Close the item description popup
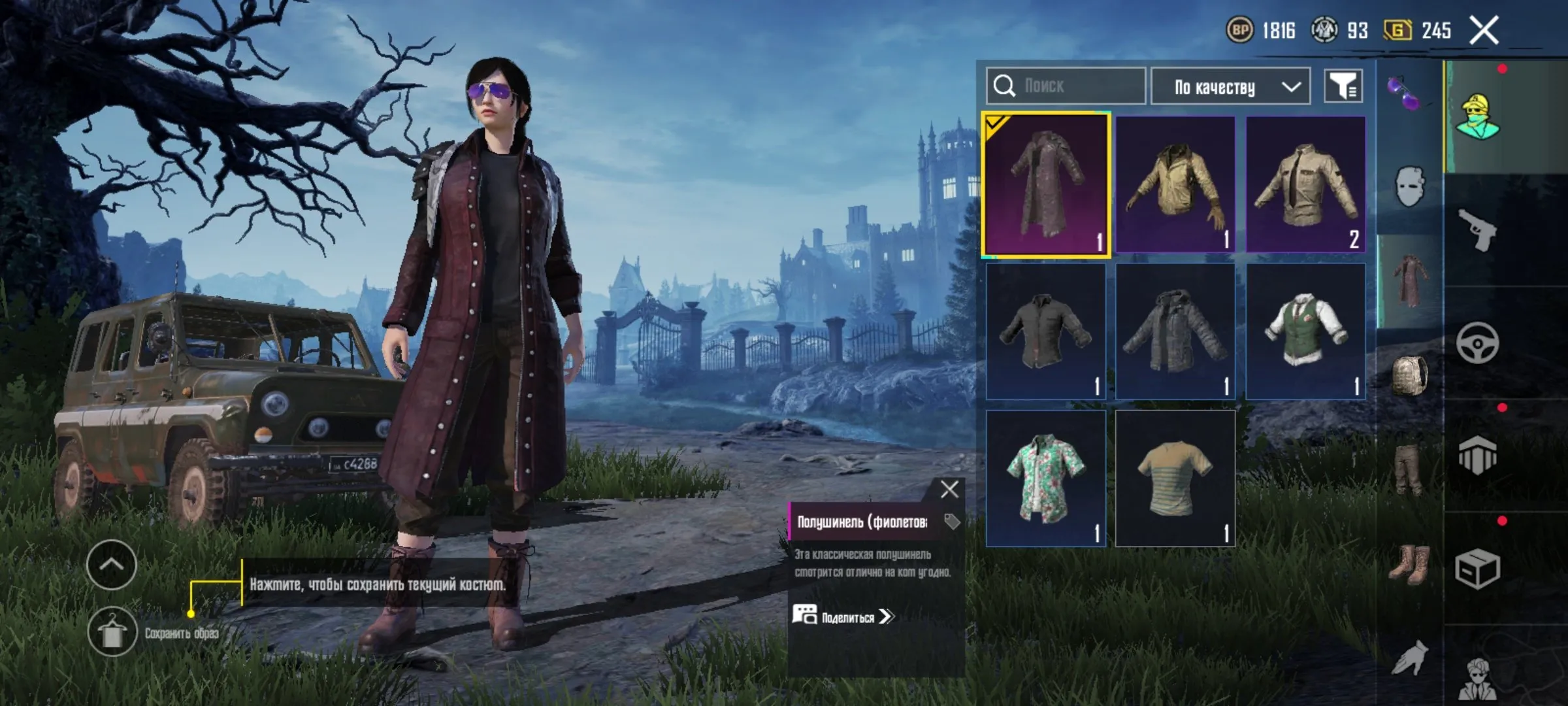This screenshot has width=1568, height=706. [x=949, y=490]
